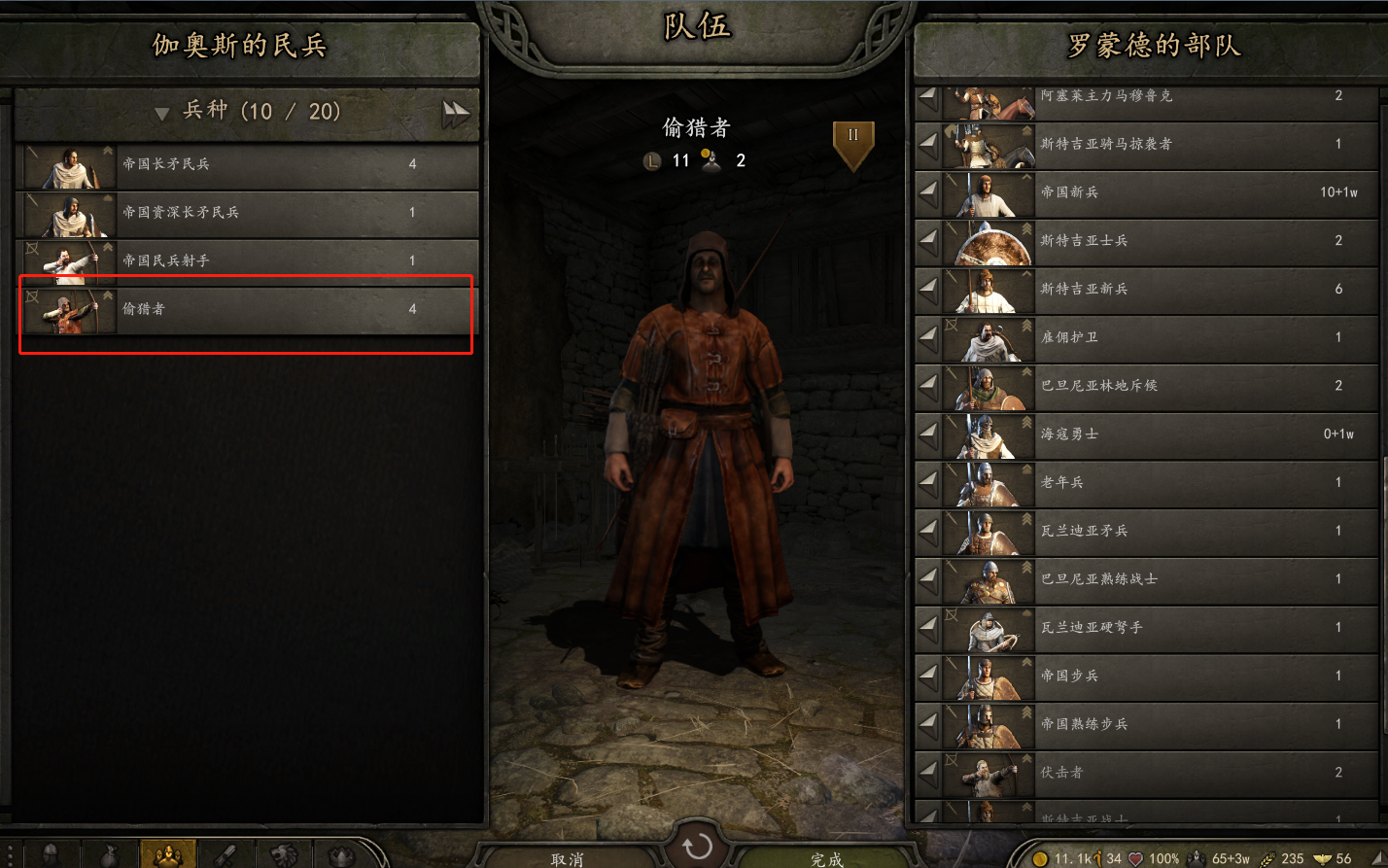Select the 偷猎者 troop row
This screenshot has height=868, width=1388.
(x=248, y=310)
